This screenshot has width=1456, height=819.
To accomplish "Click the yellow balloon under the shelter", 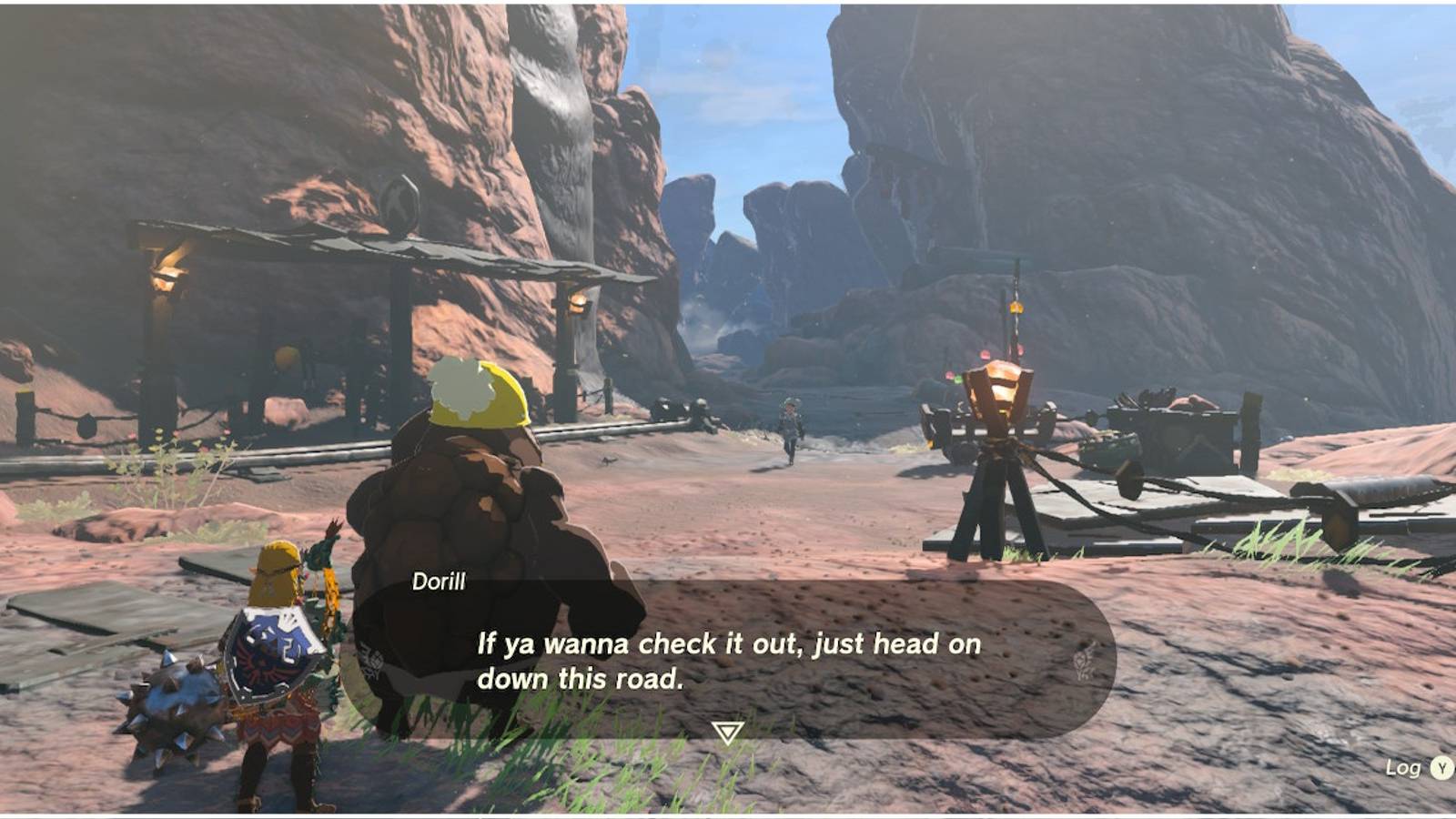I will tap(286, 355).
